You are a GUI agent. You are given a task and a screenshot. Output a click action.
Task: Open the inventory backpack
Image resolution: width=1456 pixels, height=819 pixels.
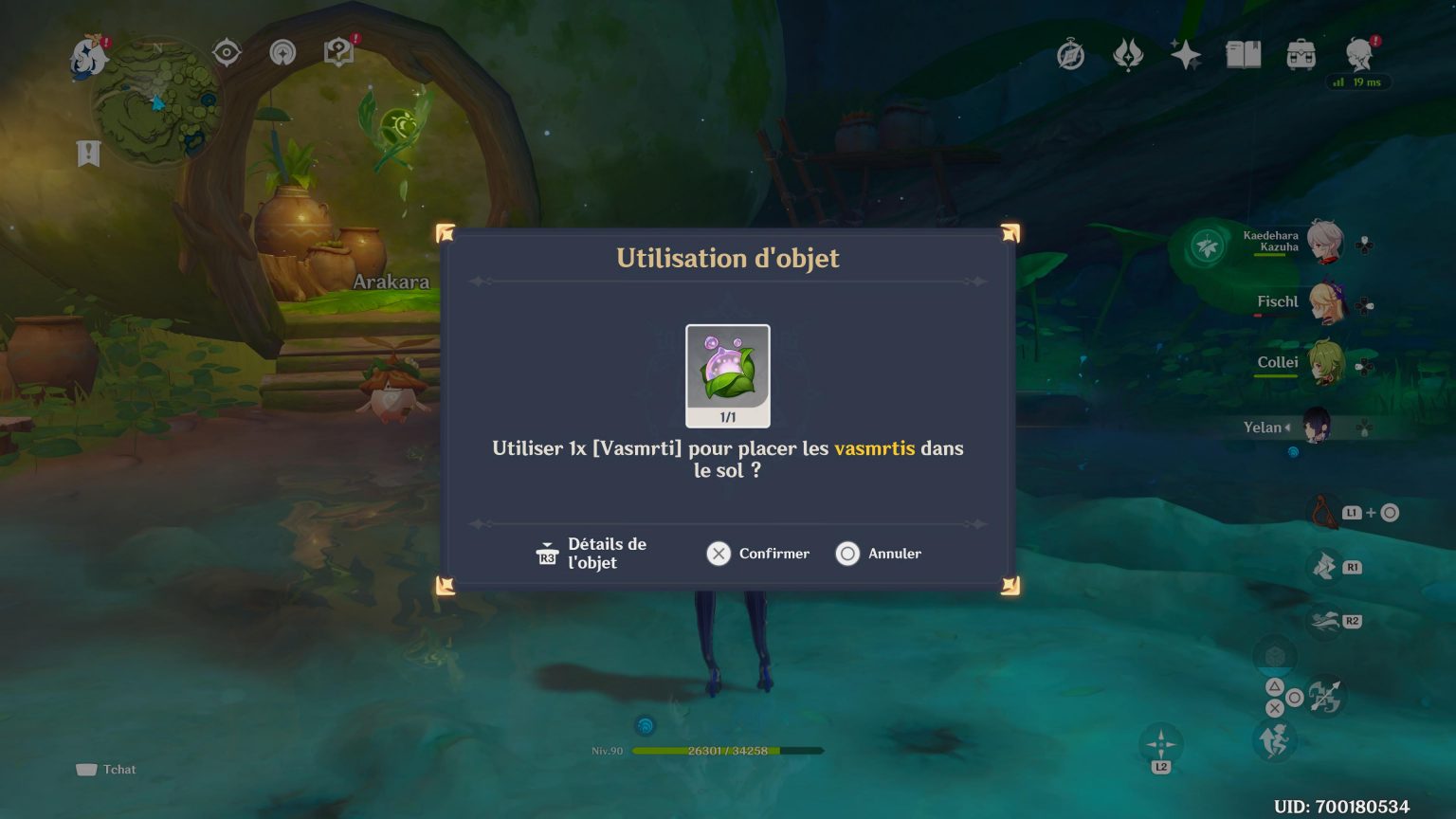[x=1302, y=55]
